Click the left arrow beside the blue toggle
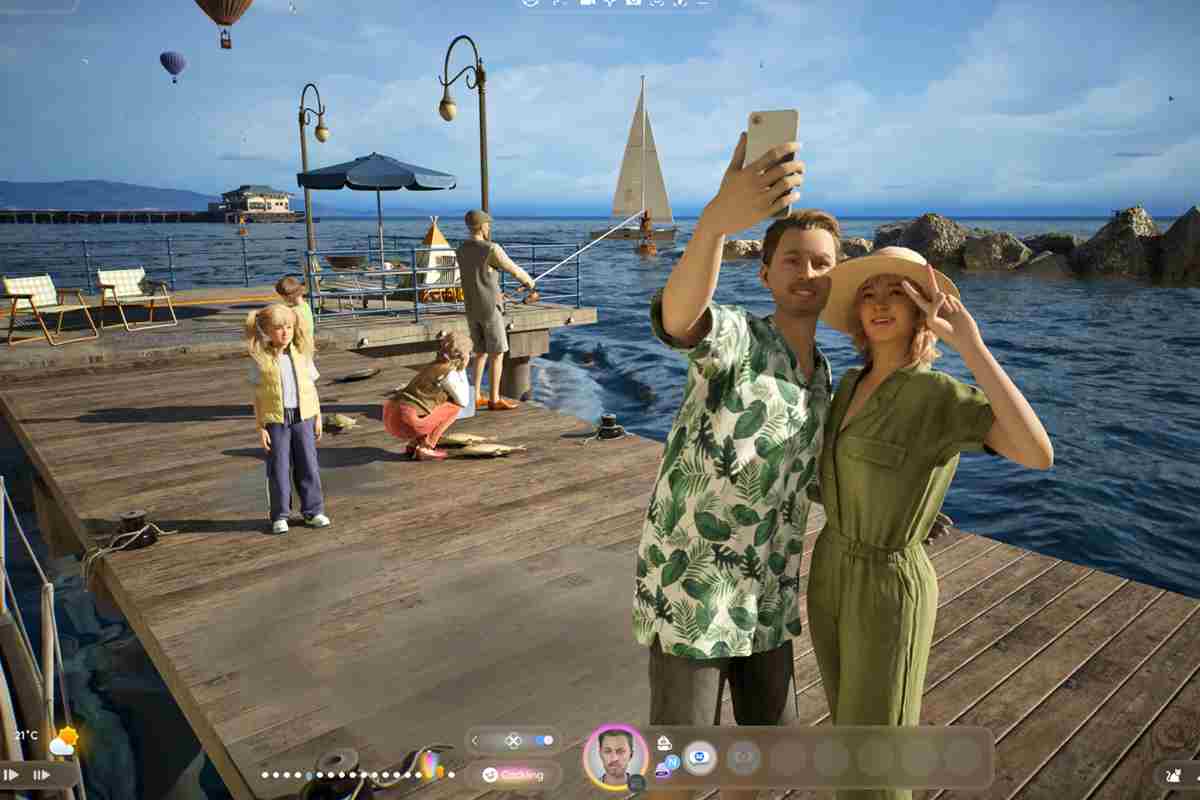 point(475,741)
